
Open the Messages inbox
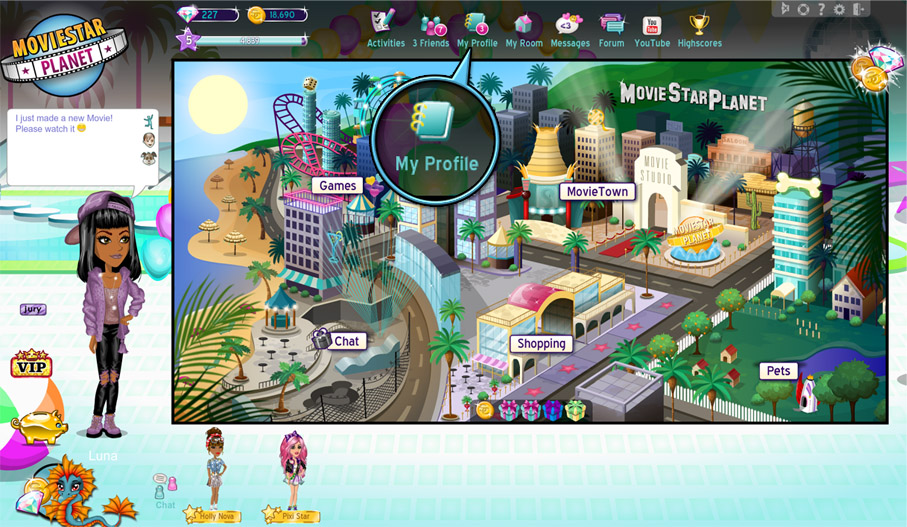click(570, 28)
